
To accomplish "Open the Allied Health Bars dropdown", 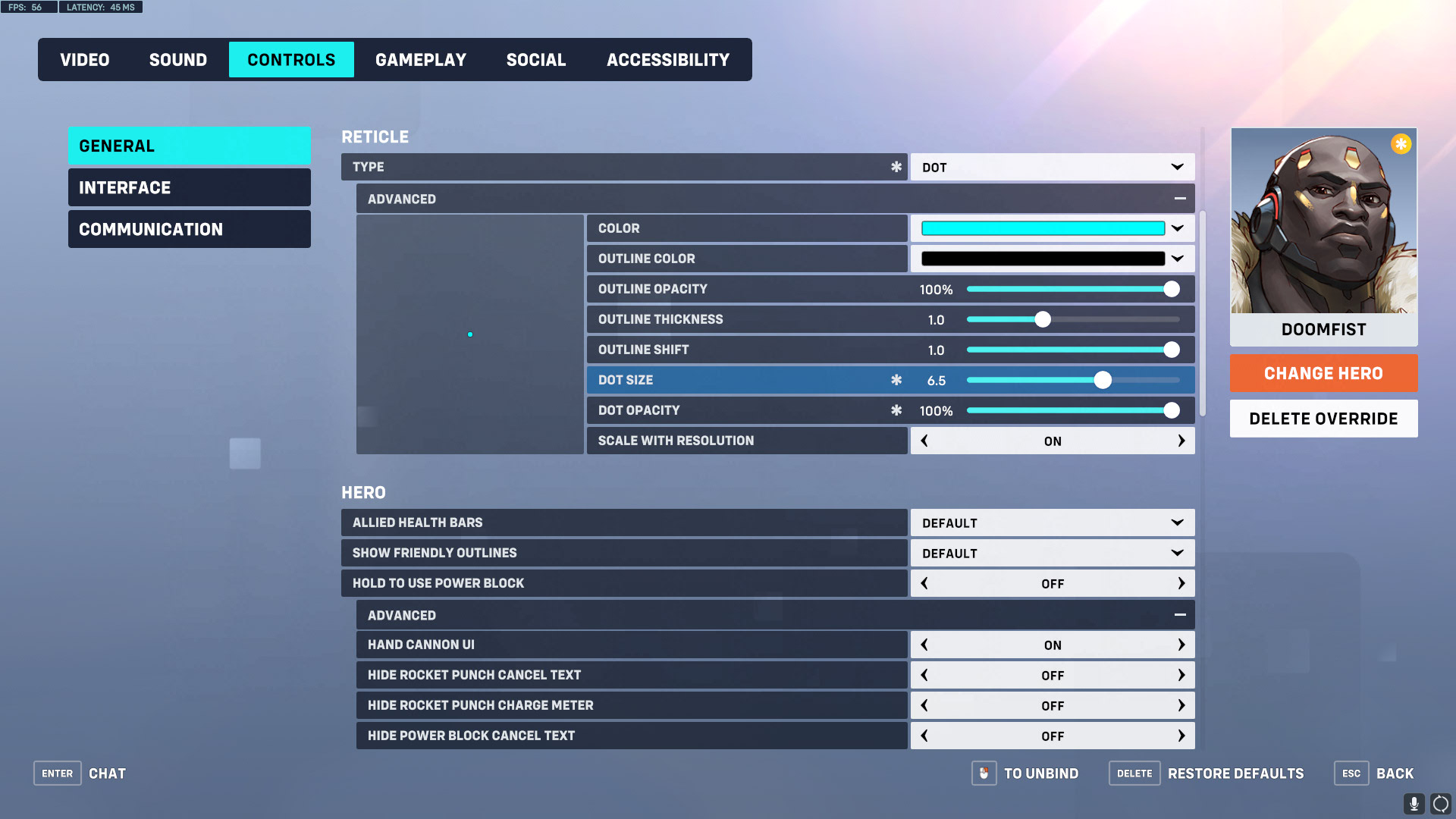I will (x=1053, y=522).
